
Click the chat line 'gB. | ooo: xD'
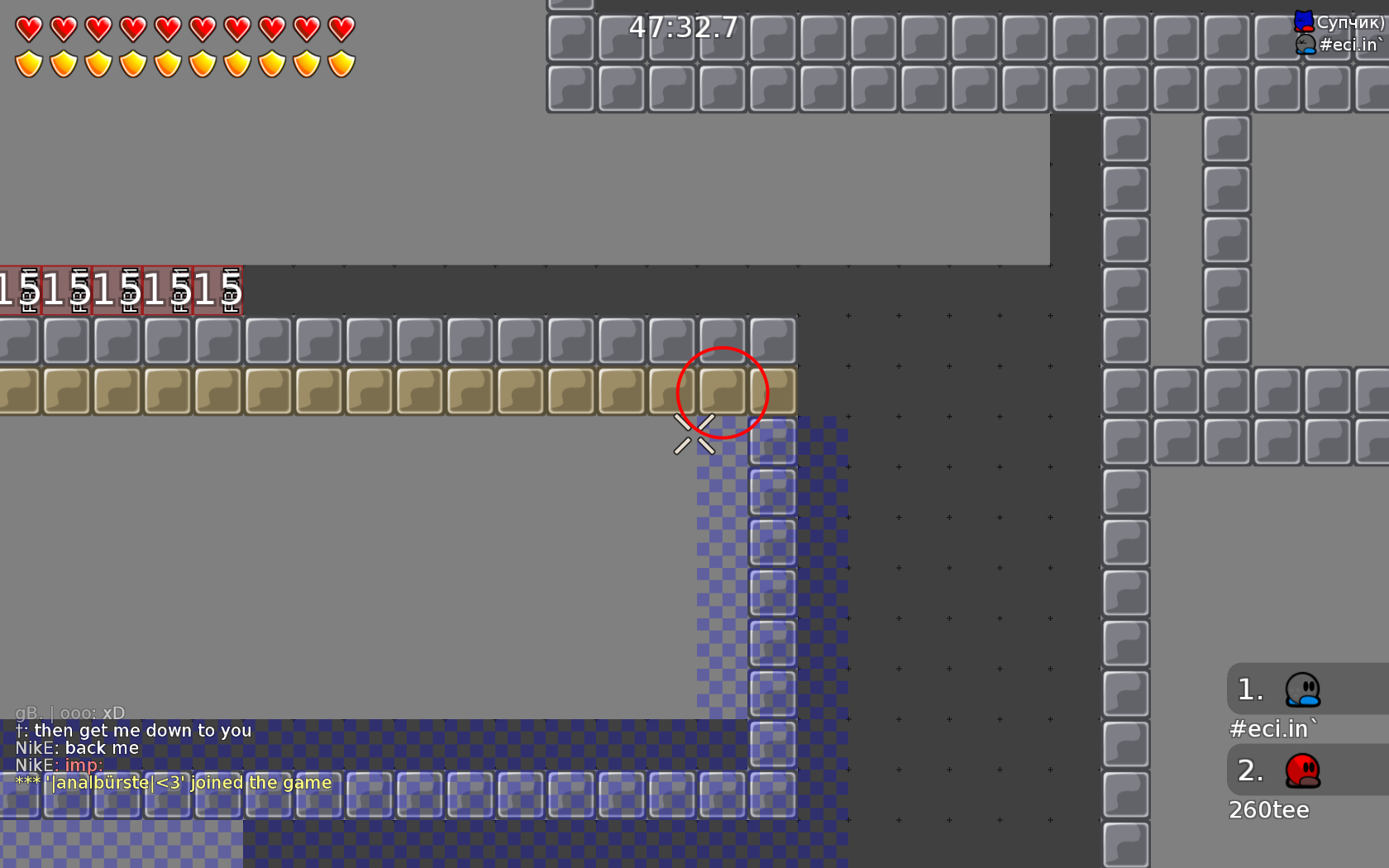69,713
